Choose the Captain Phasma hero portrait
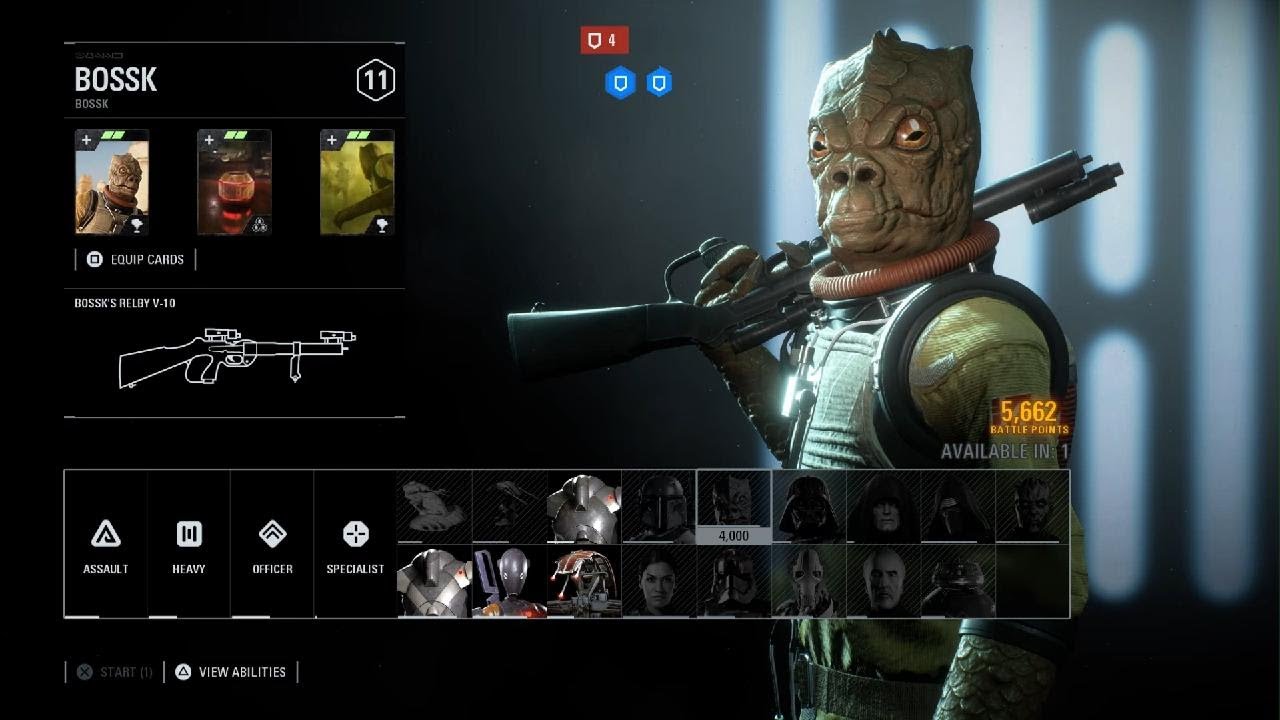 point(733,581)
